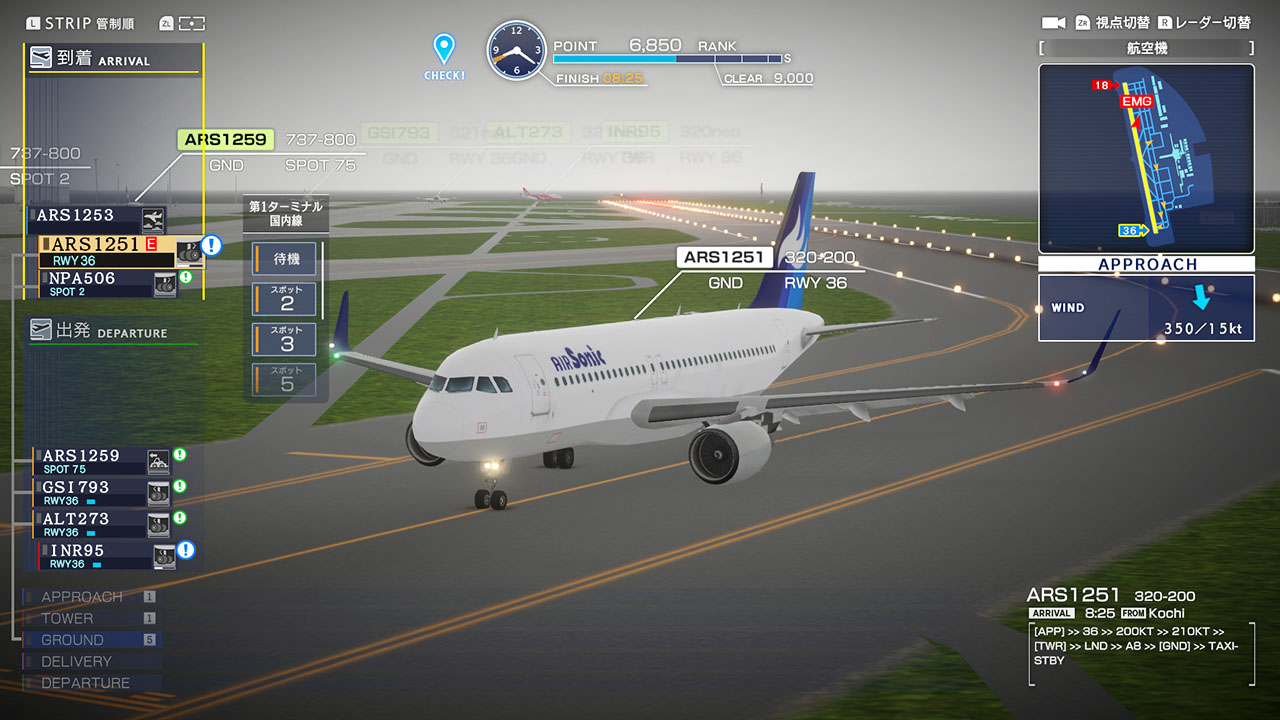Screen dimensions: 1280x720
Task: Choose スポット 5 in the spot list
Action: pyautogui.click(x=286, y=379)
